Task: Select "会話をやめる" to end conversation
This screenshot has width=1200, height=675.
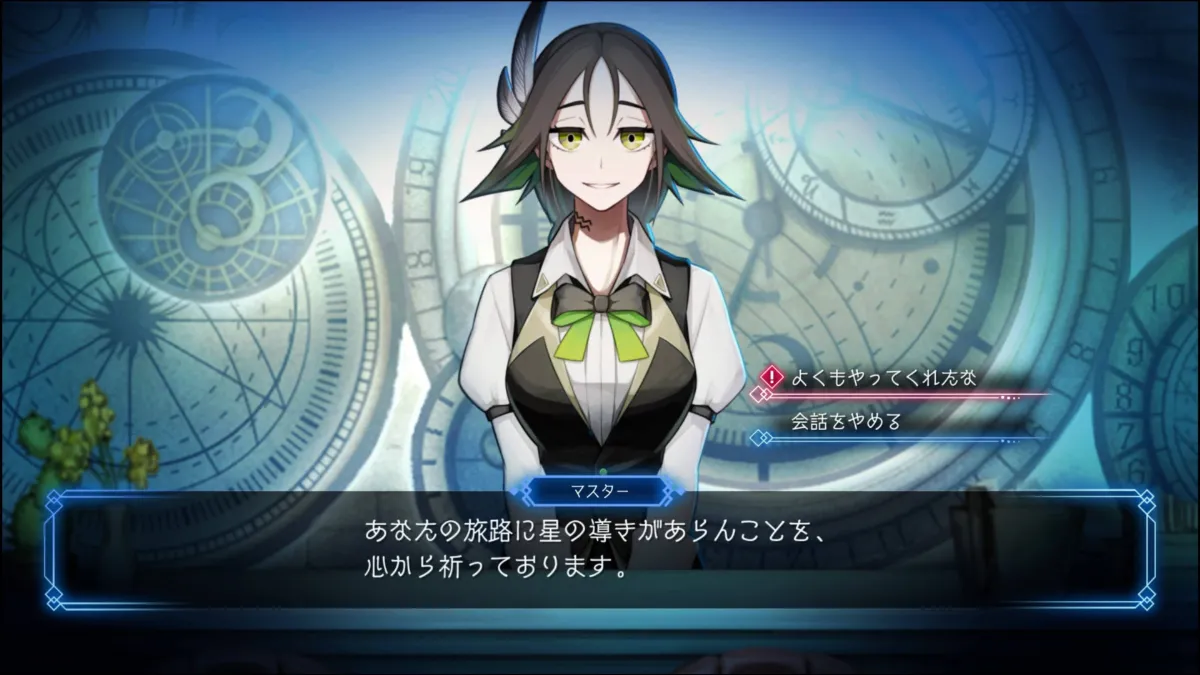Action: (x=846, y=421)
